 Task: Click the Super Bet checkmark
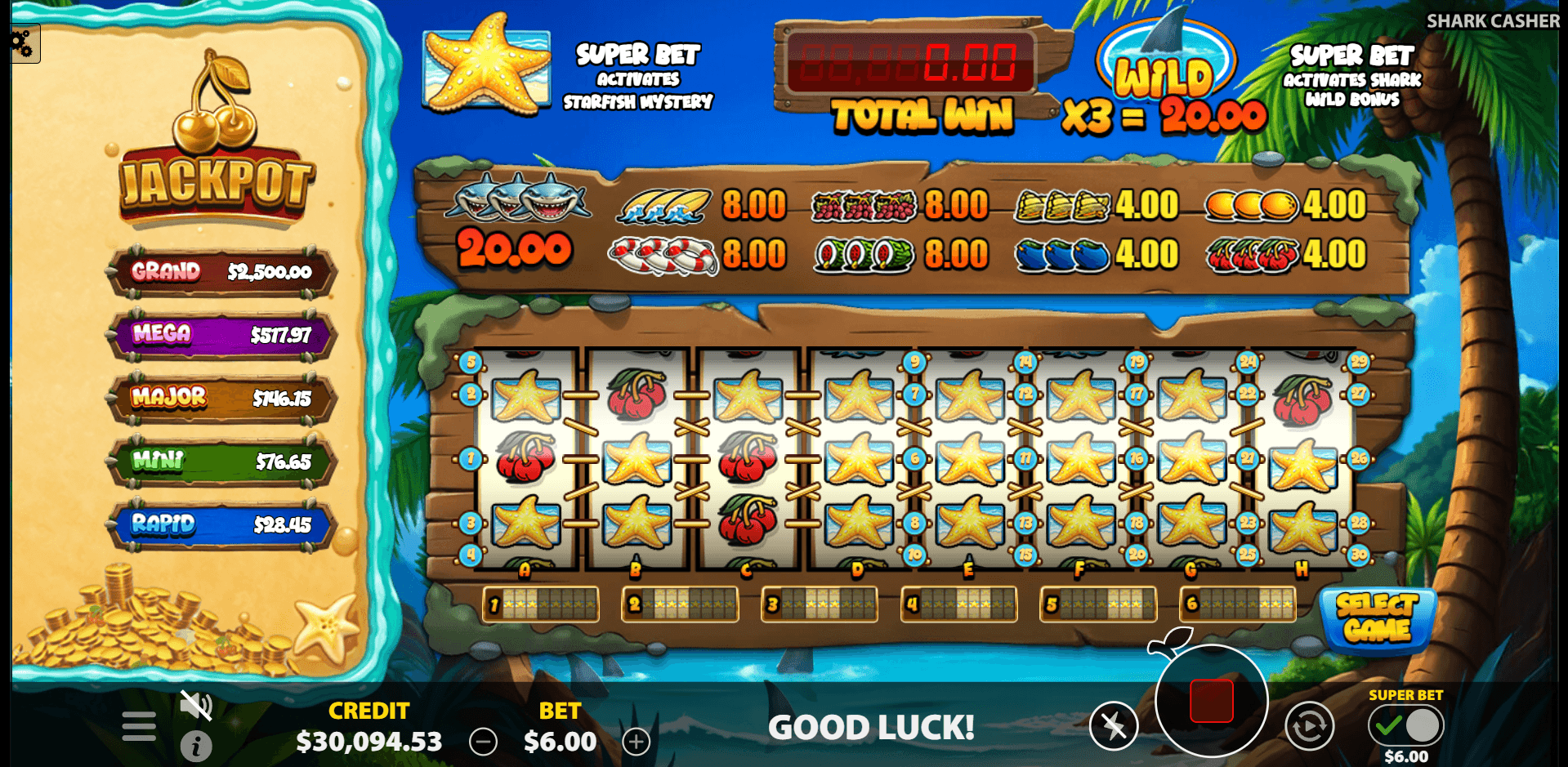(1387, 725)
